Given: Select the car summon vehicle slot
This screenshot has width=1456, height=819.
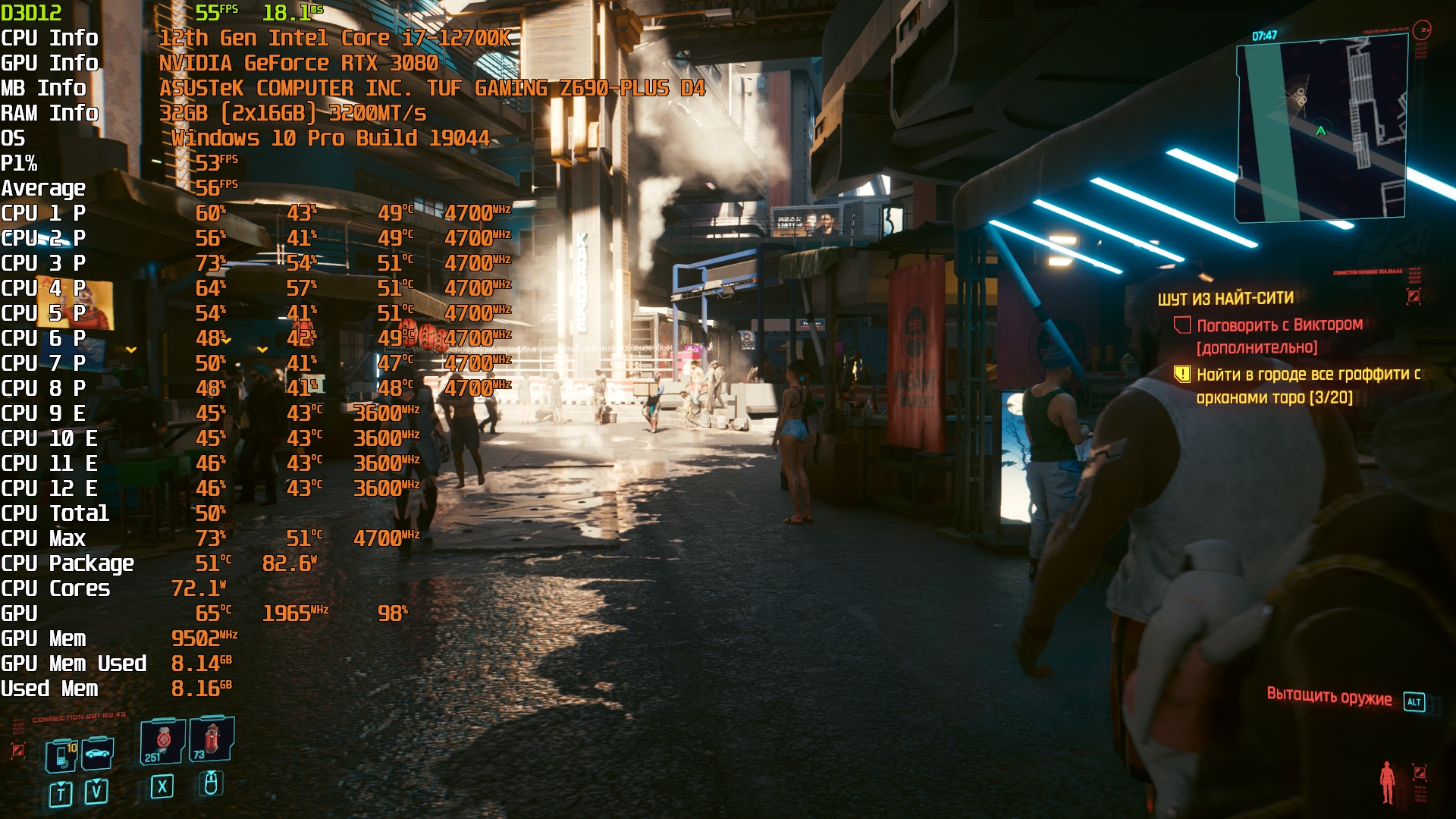Looking at the screenshot, I should (x=98, y=753).
